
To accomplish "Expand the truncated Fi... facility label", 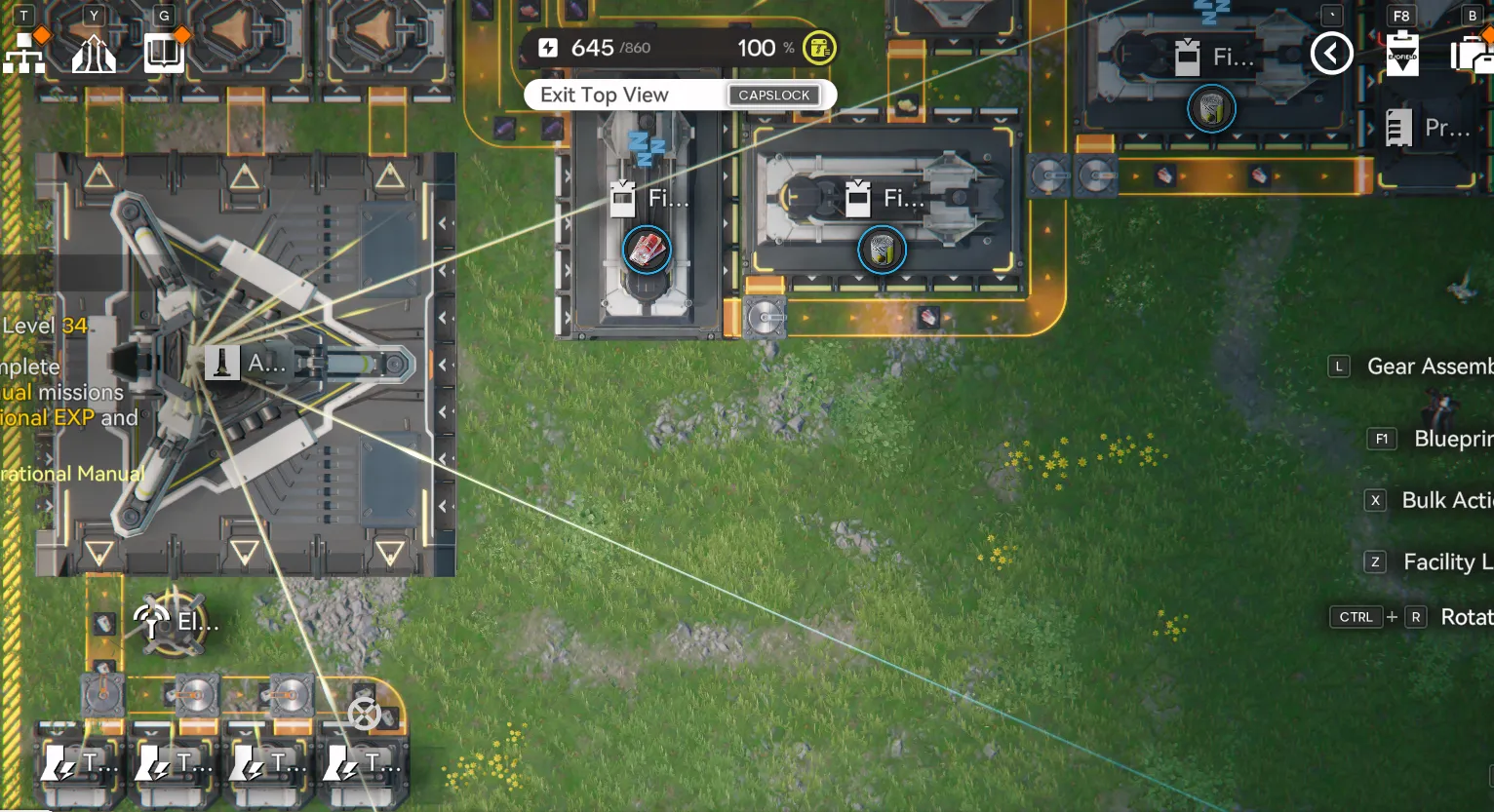I will coord(668,198).
